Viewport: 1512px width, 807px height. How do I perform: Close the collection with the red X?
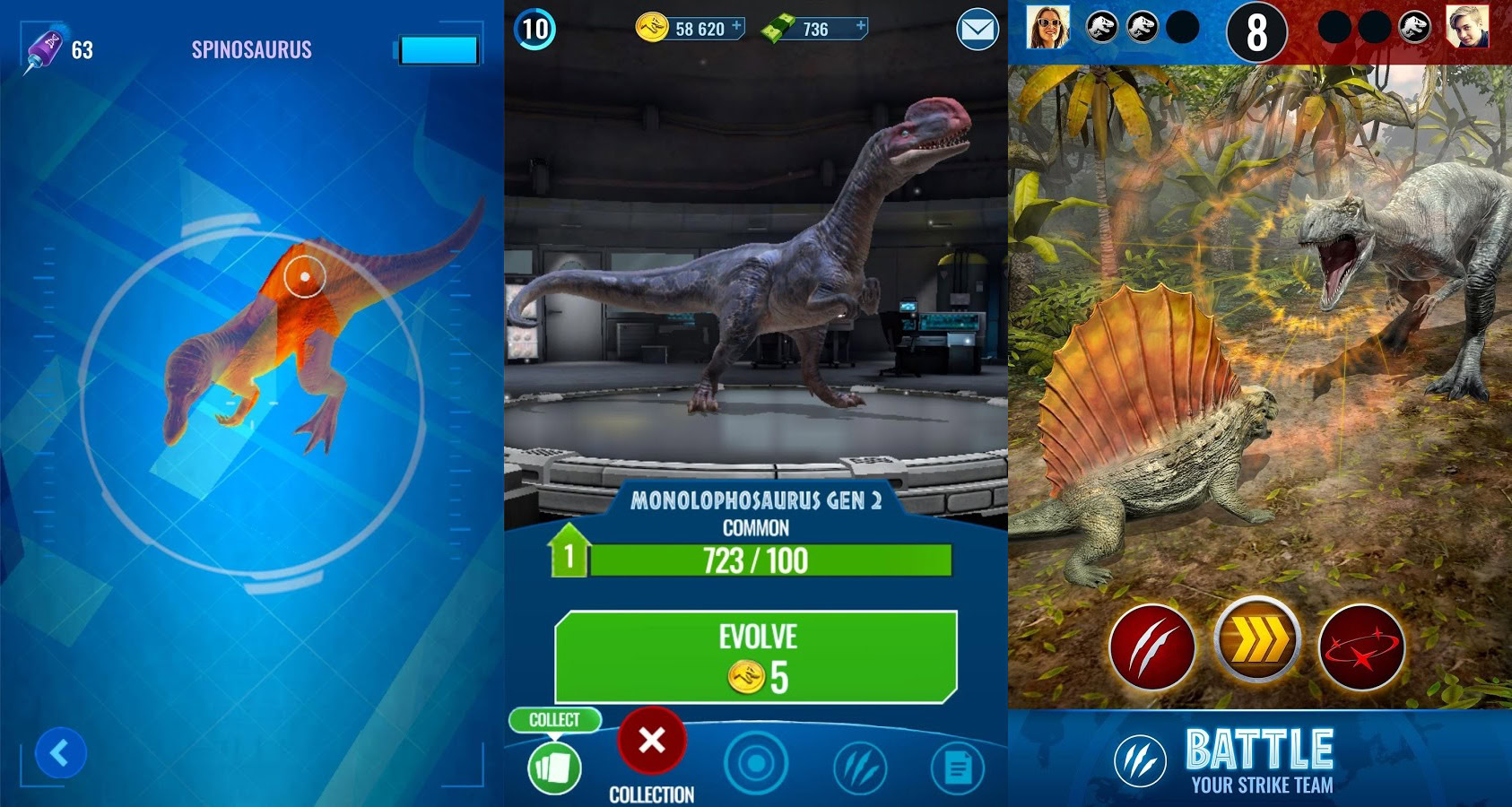[x=652, y=741]
